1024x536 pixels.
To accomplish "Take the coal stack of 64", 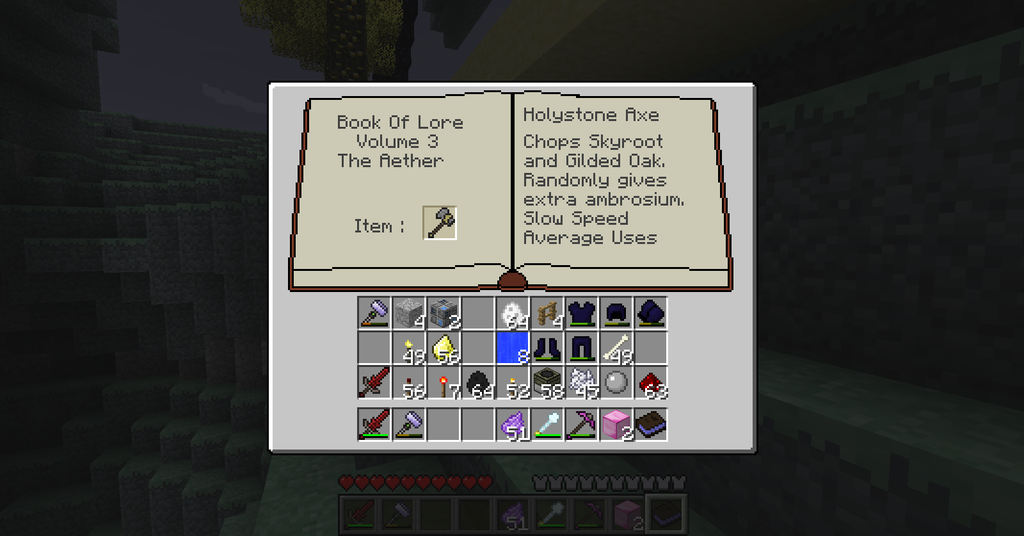I will coord(478,382).
